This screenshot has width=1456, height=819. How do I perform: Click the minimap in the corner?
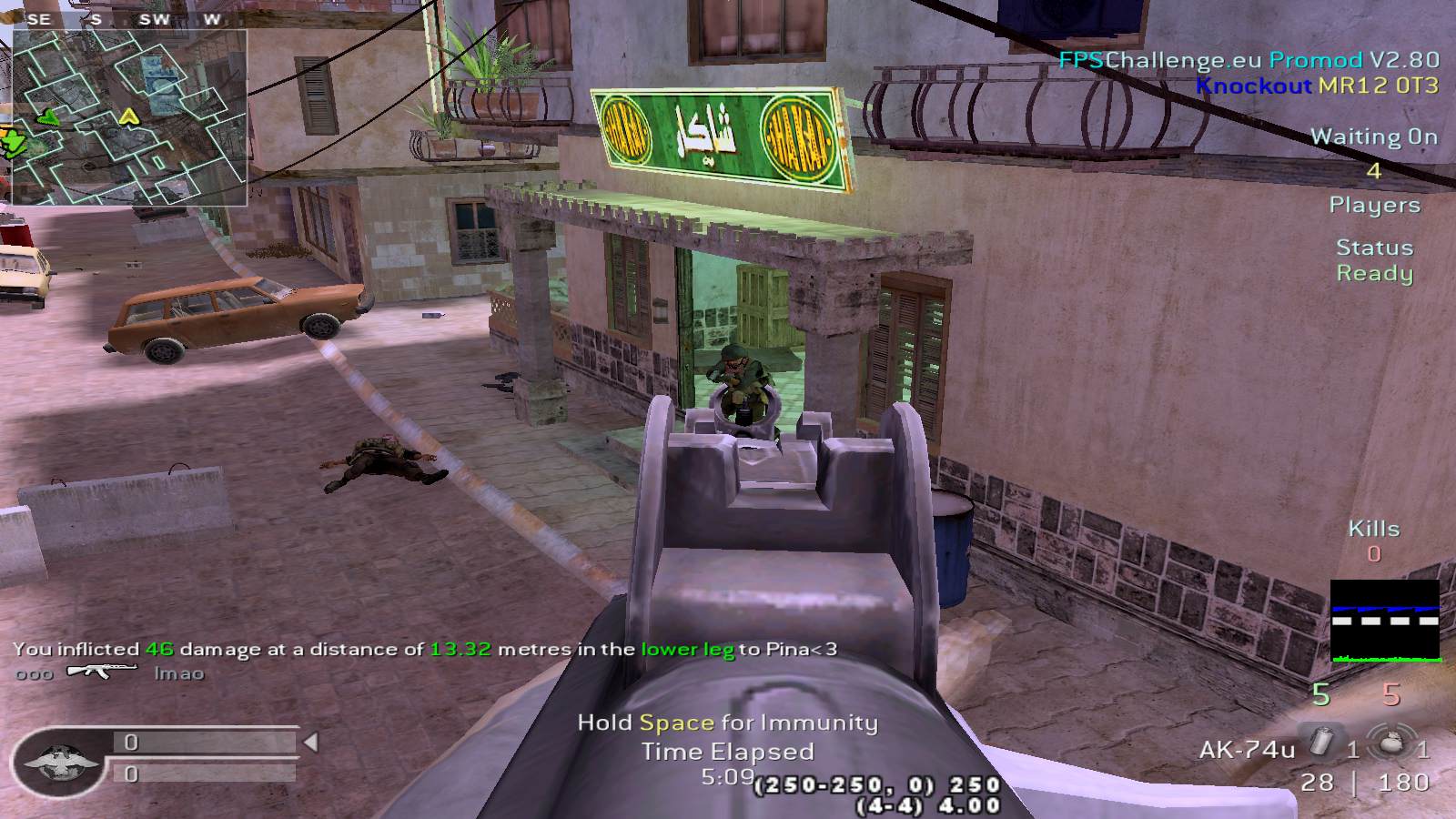[x=129, y=116]
